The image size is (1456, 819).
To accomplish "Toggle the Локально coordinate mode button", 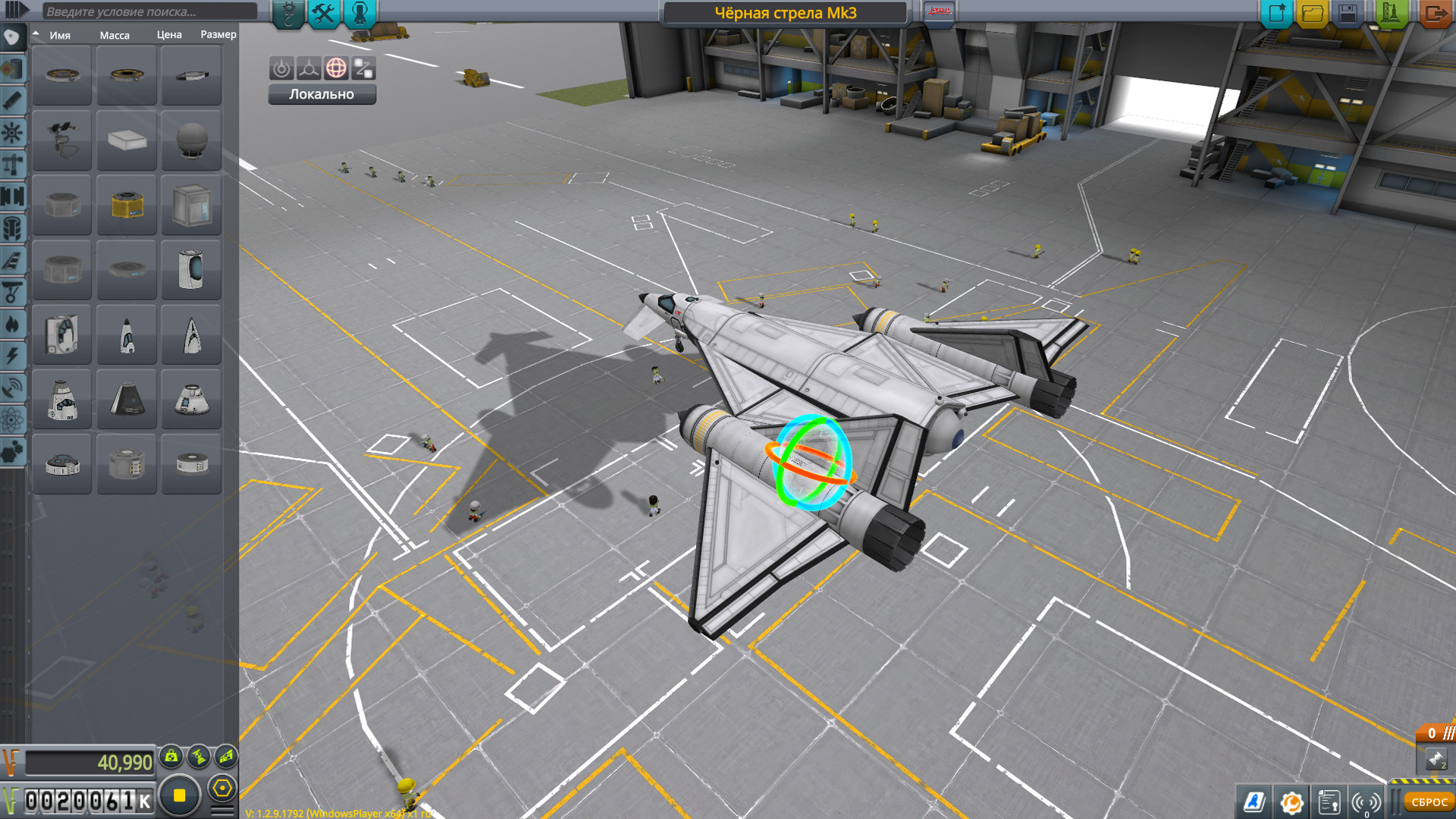I will point(322,94).
